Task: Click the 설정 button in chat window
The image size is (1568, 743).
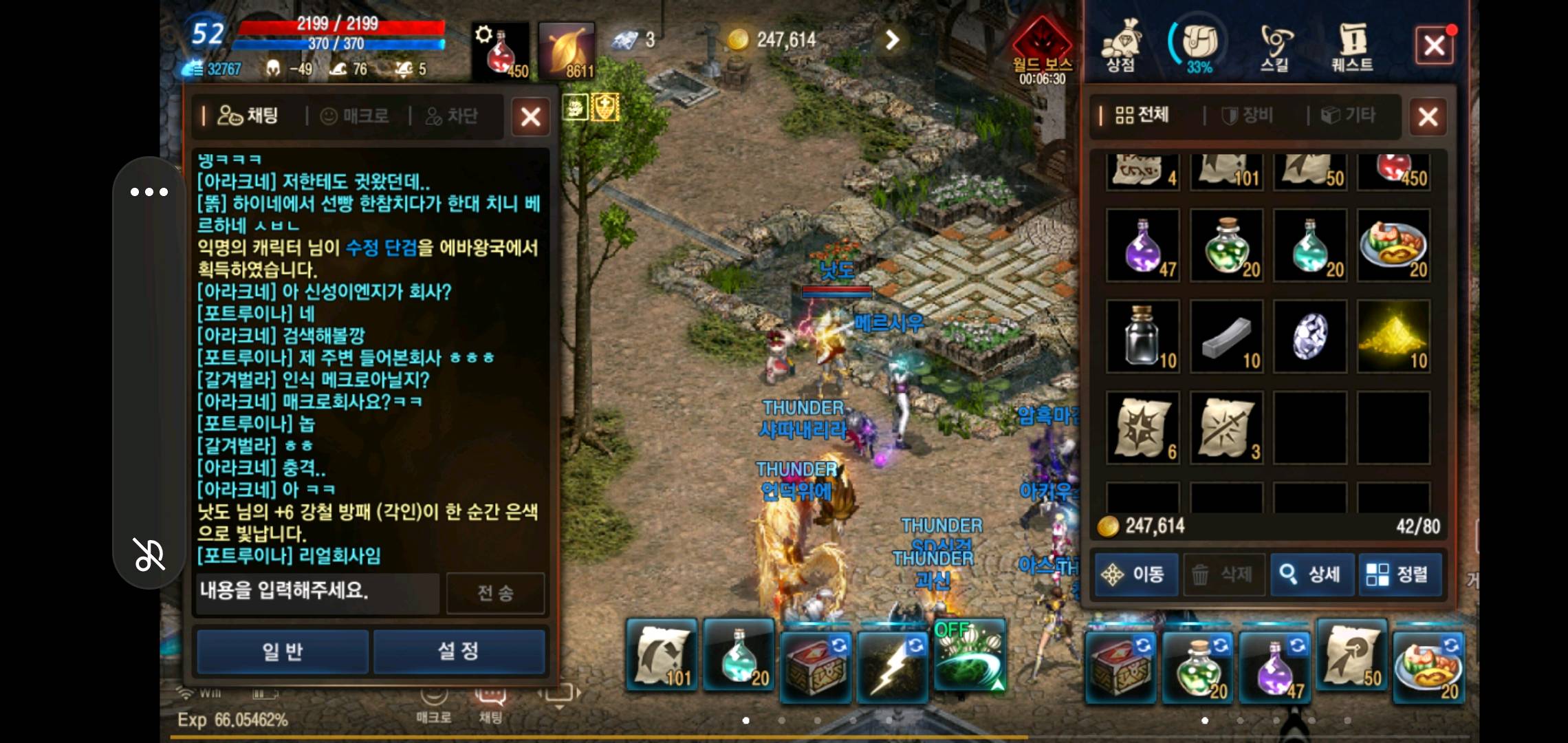Action: click(x=458, y=650)
